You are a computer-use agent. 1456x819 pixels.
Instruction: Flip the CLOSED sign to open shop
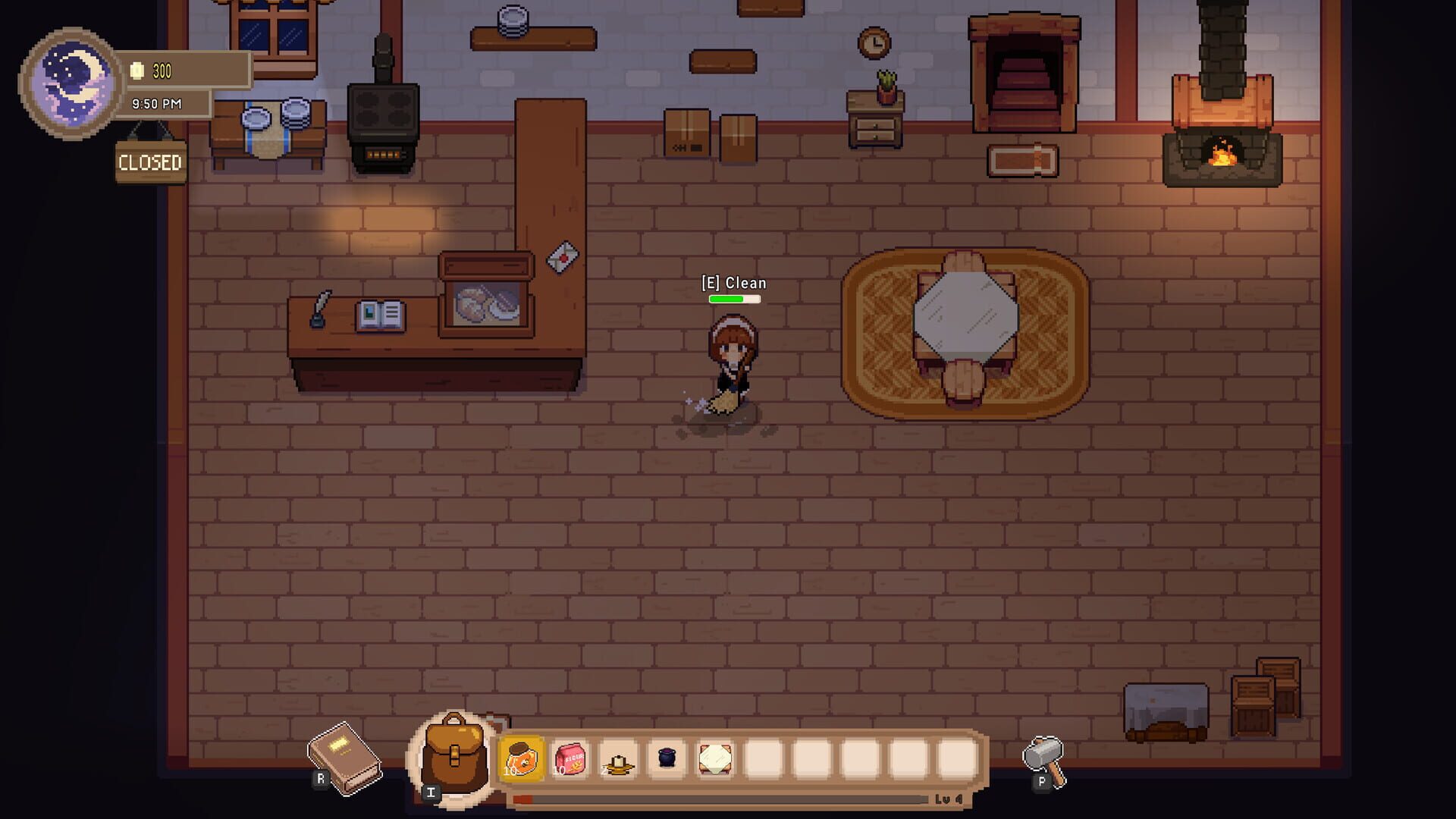[x=149, y=161]
